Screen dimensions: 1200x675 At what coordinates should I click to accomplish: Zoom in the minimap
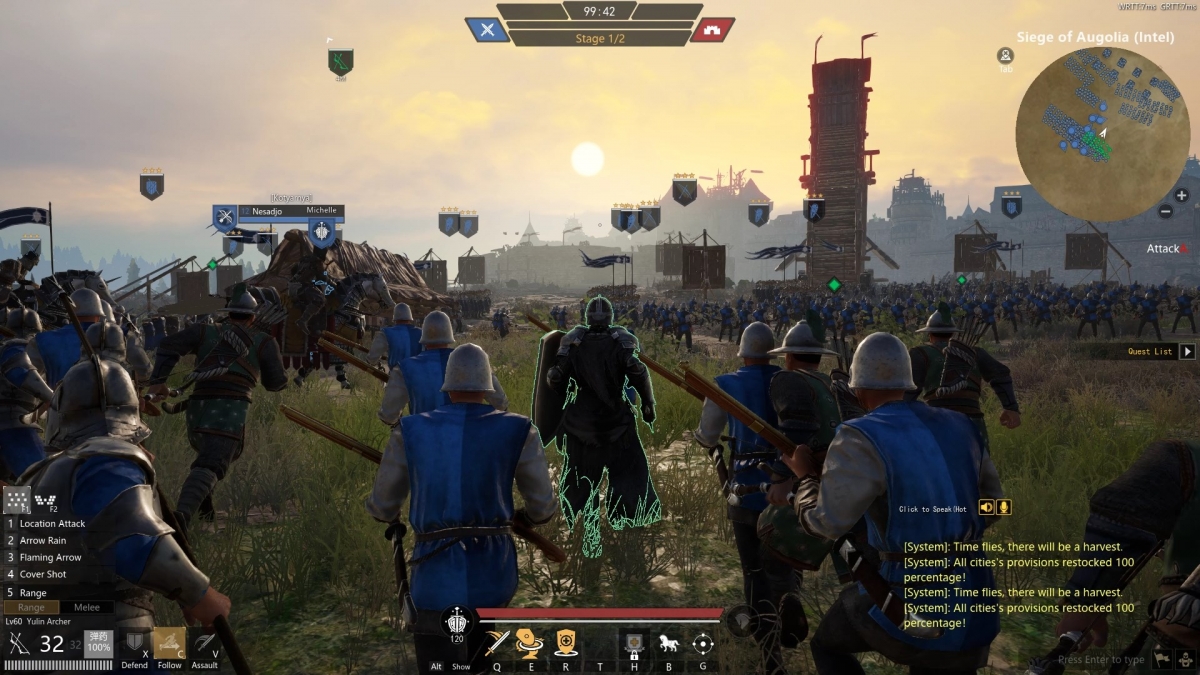(1181, 195)
